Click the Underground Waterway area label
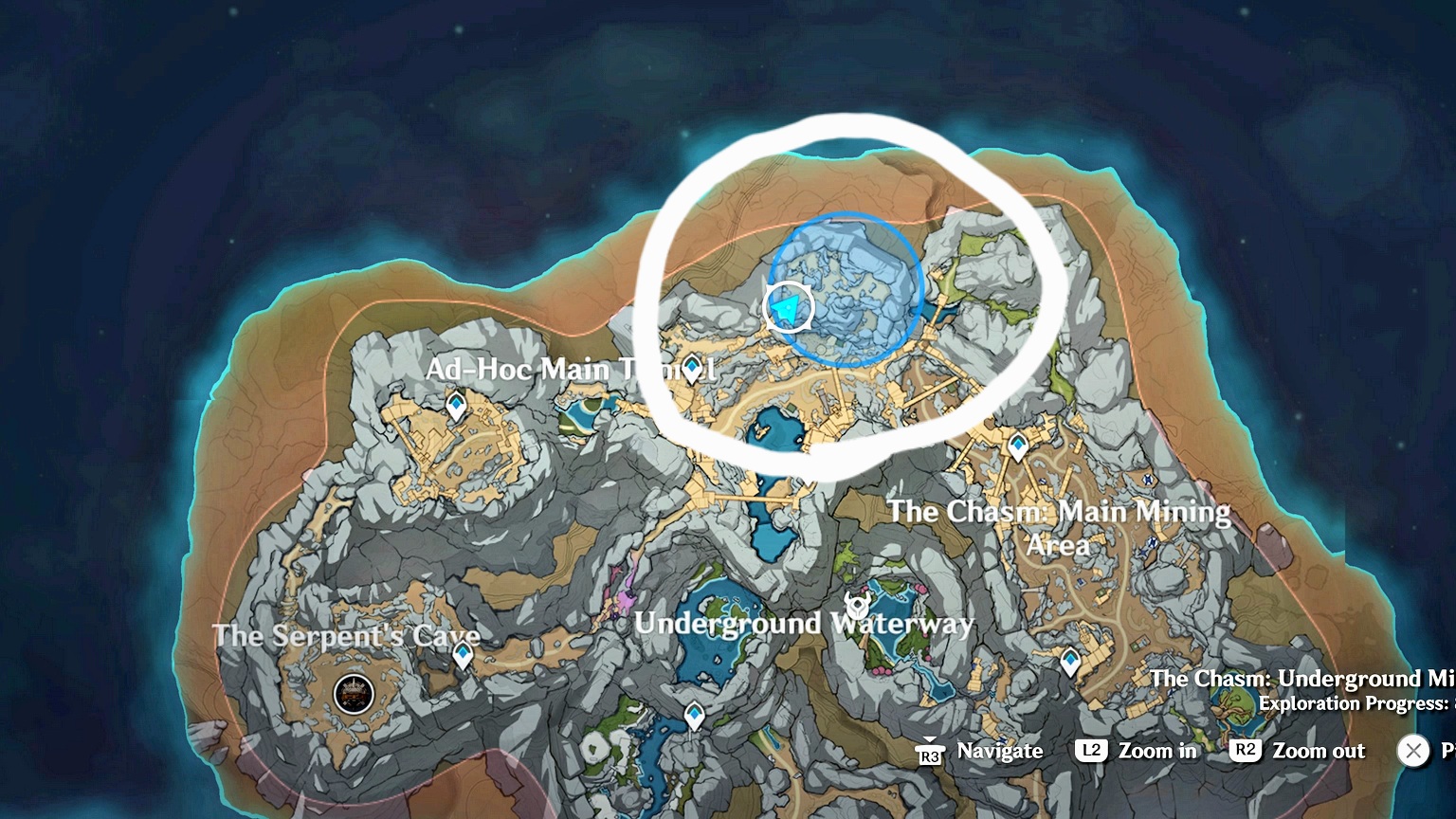Image resolution: width=1456 pixels, height=819 pixels. [x=805, y=624]
